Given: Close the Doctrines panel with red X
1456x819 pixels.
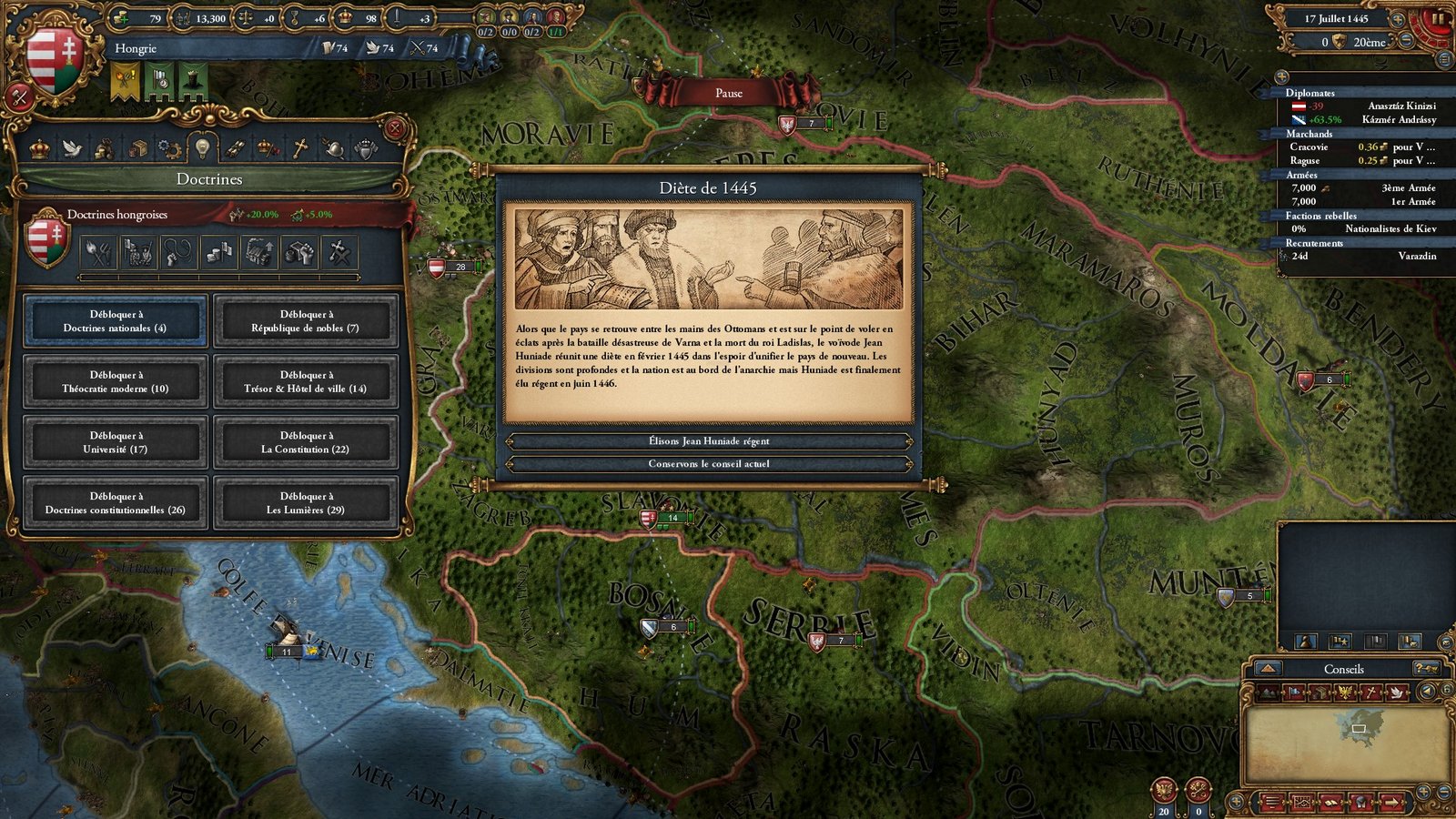Looking at the screenshot, I should click(395, 128).
